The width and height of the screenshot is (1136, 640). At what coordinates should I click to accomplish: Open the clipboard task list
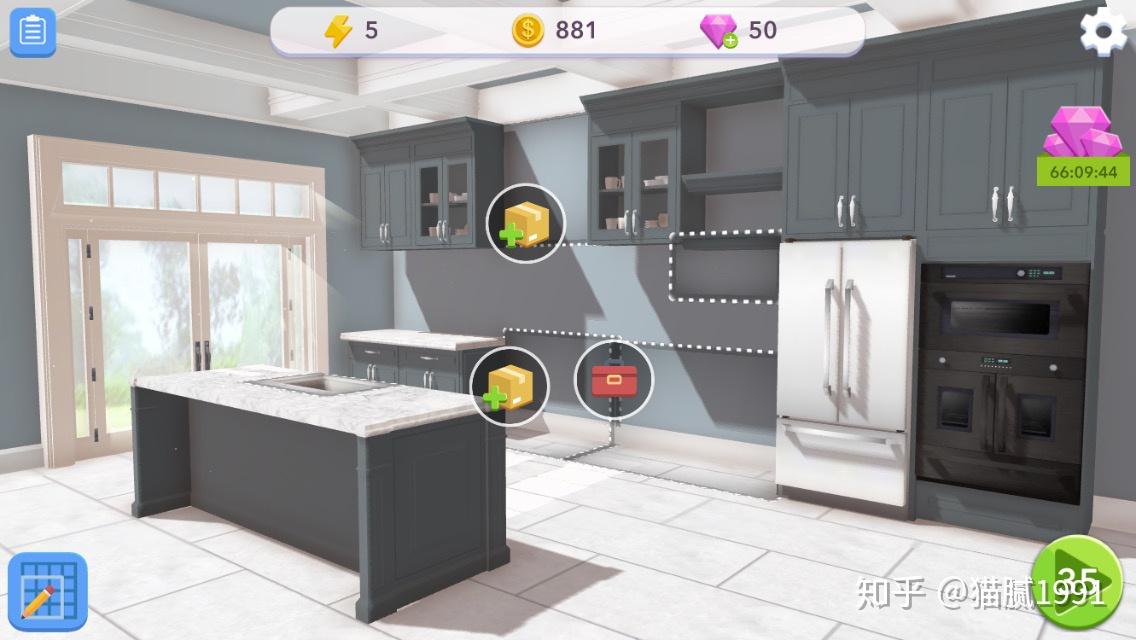(x=33, y=32)
